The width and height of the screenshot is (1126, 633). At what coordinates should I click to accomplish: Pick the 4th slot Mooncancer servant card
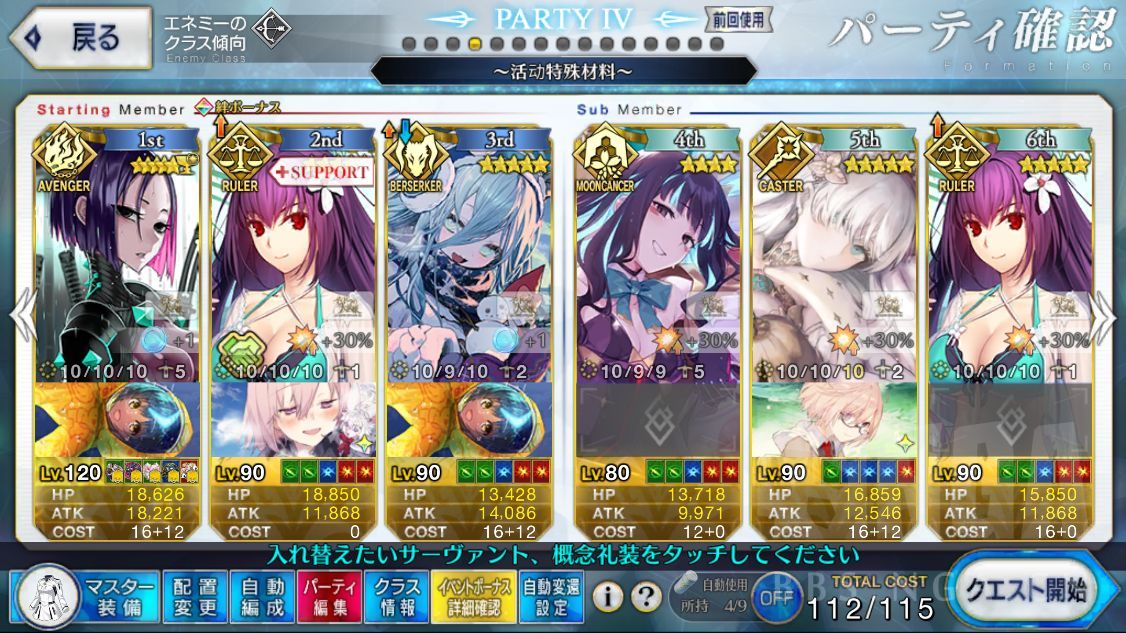click(657, 260)
